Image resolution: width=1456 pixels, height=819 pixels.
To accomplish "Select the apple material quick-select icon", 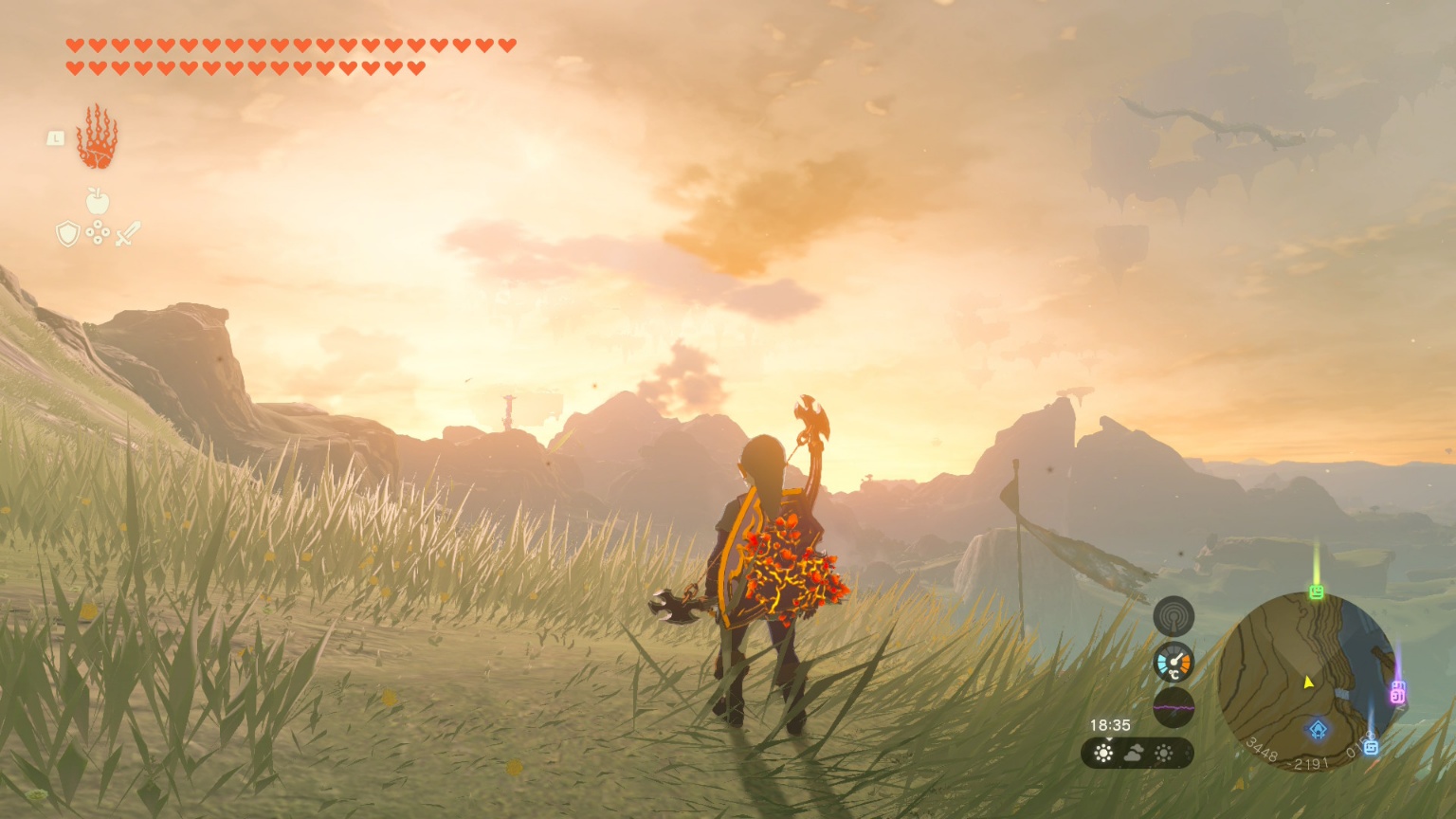I will (98, 201).
